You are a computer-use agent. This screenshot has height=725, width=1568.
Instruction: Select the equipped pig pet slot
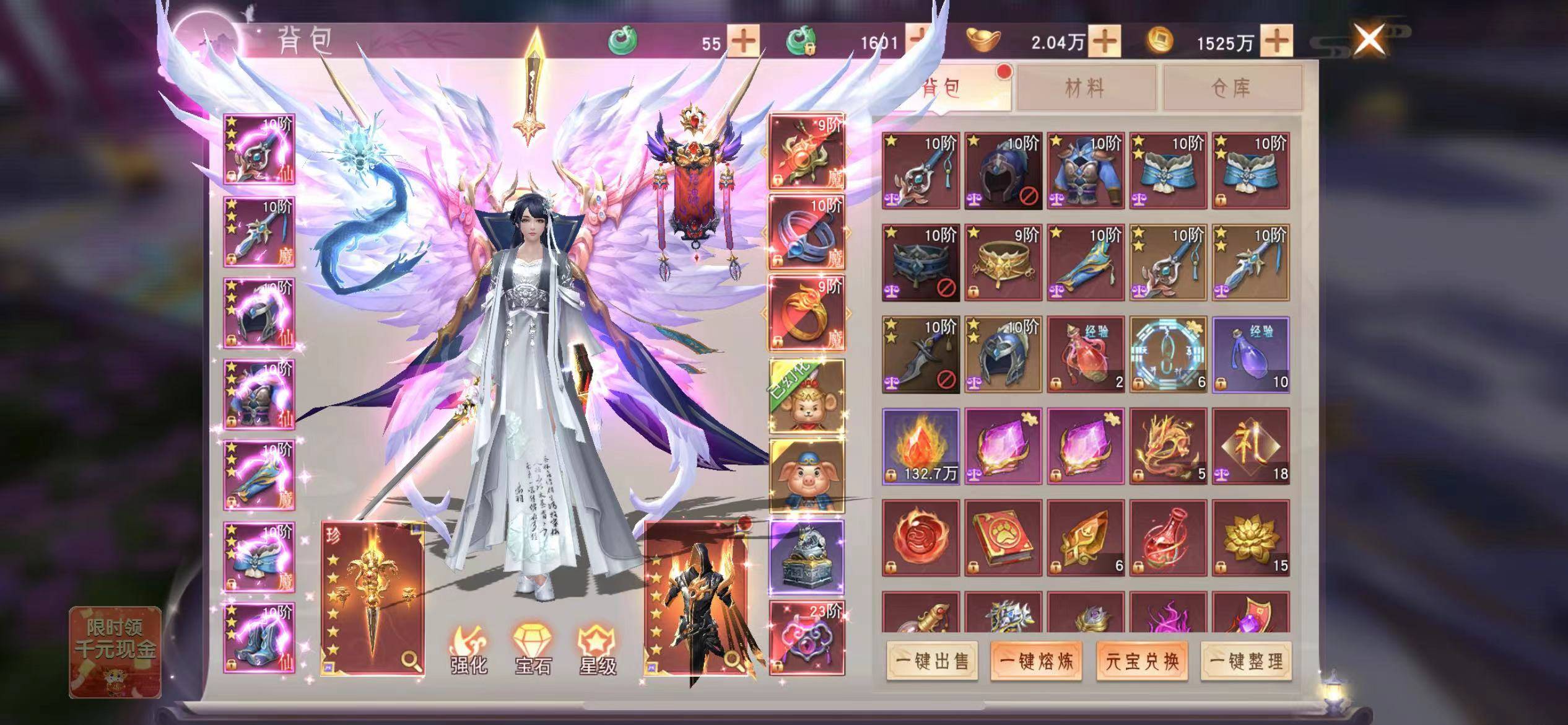[806, 476]
